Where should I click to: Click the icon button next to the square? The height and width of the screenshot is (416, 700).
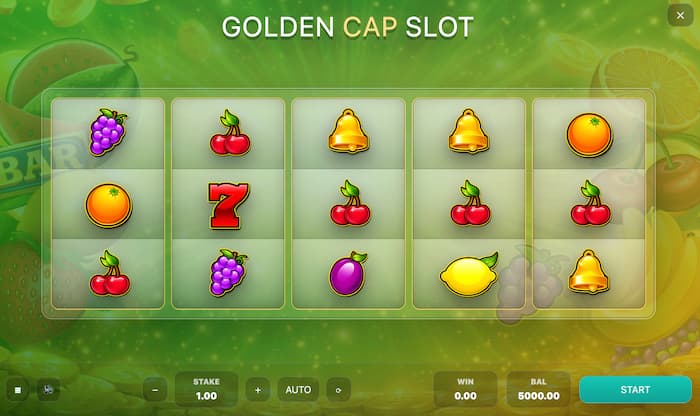point(46,389)
